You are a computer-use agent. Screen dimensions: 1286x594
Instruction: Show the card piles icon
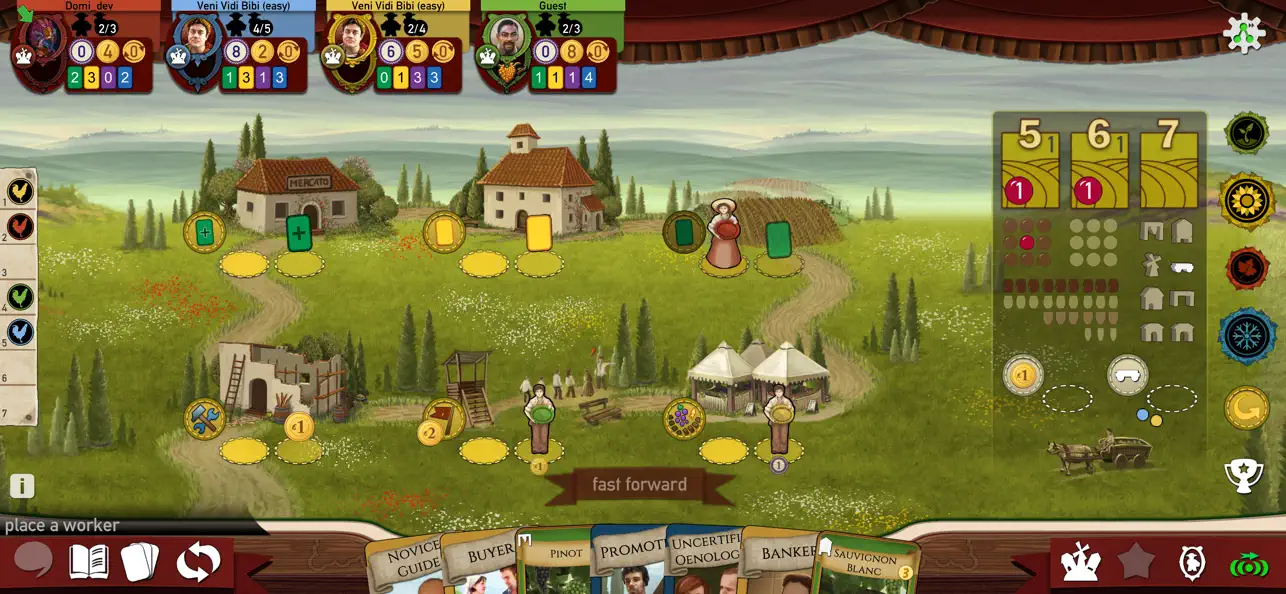140,562
